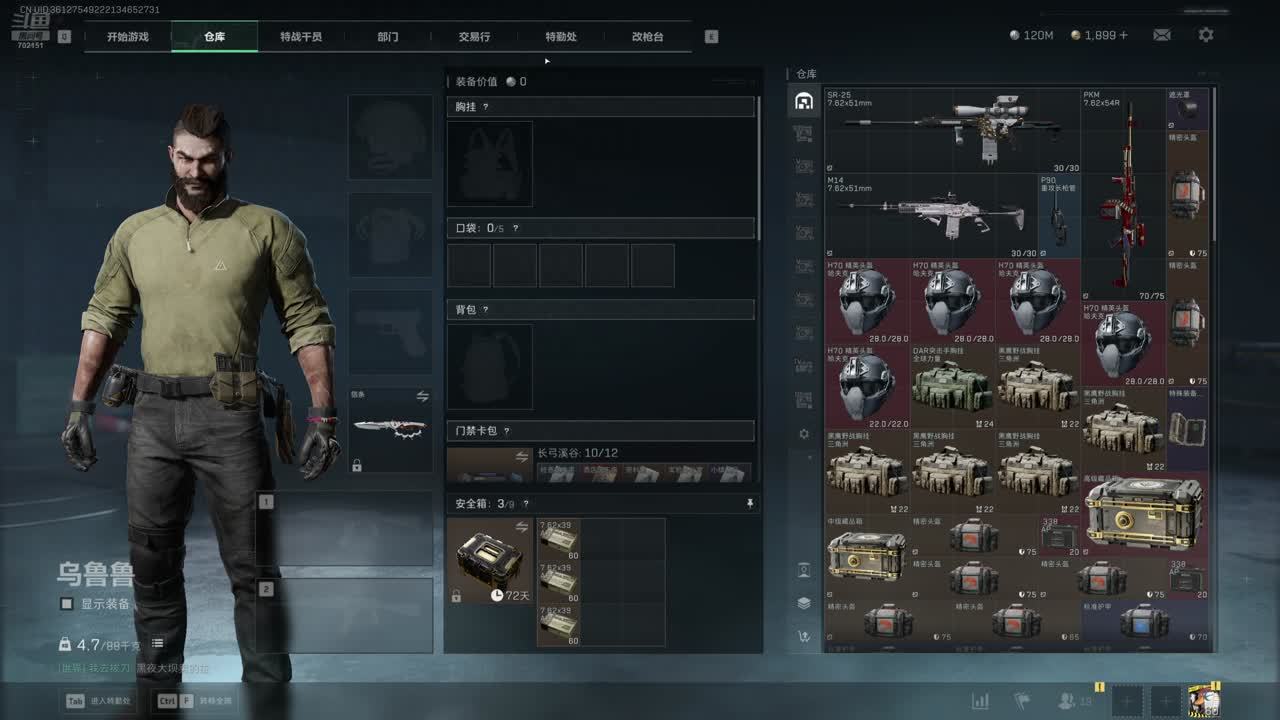Image resolution: width=1280 pixels, height=720 pixels.
Task: Open the 门禁卡包 keycard pack slot
Action: tap(489, 466)
